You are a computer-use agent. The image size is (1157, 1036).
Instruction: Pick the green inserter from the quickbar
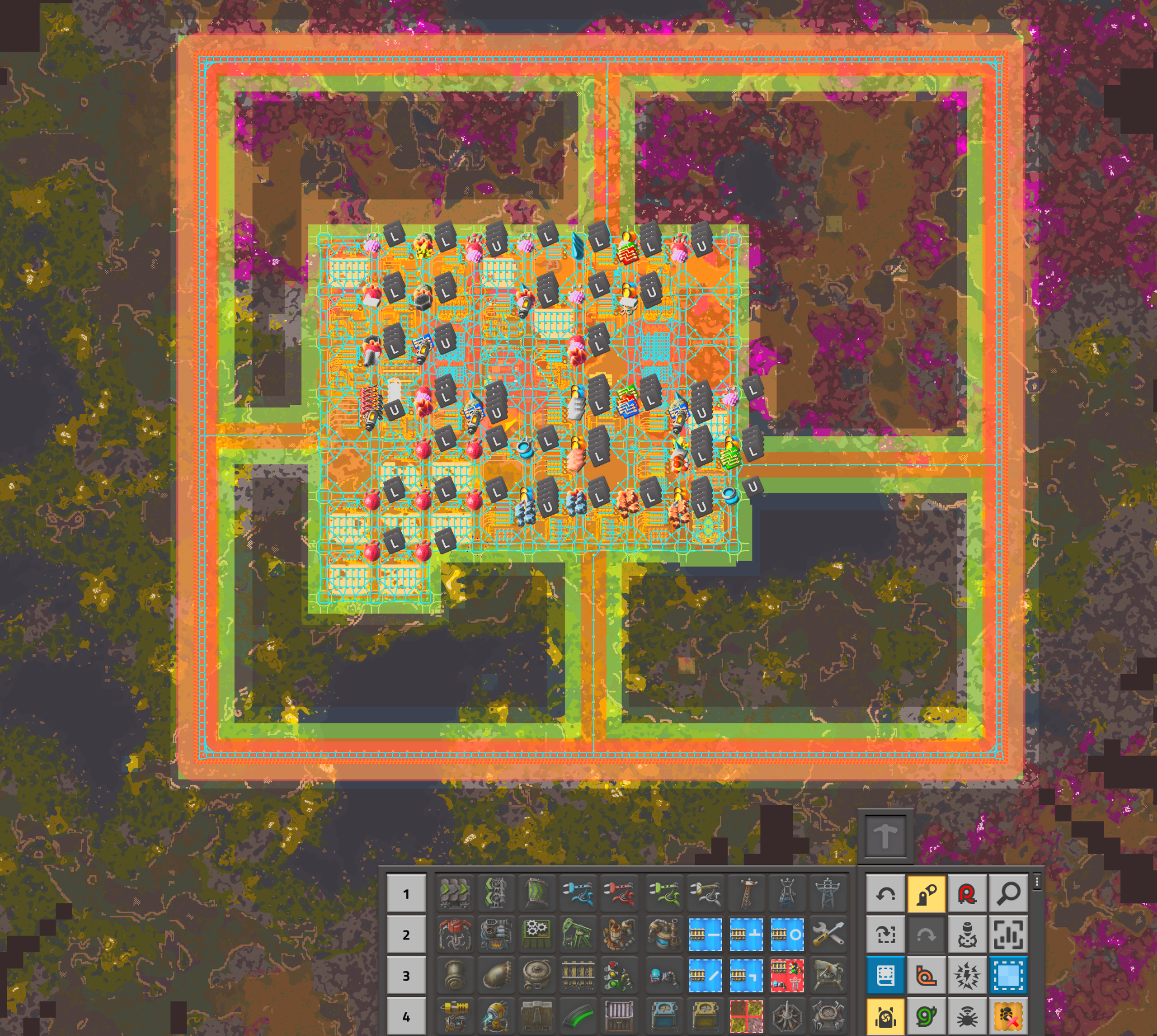tap(663, 893)
